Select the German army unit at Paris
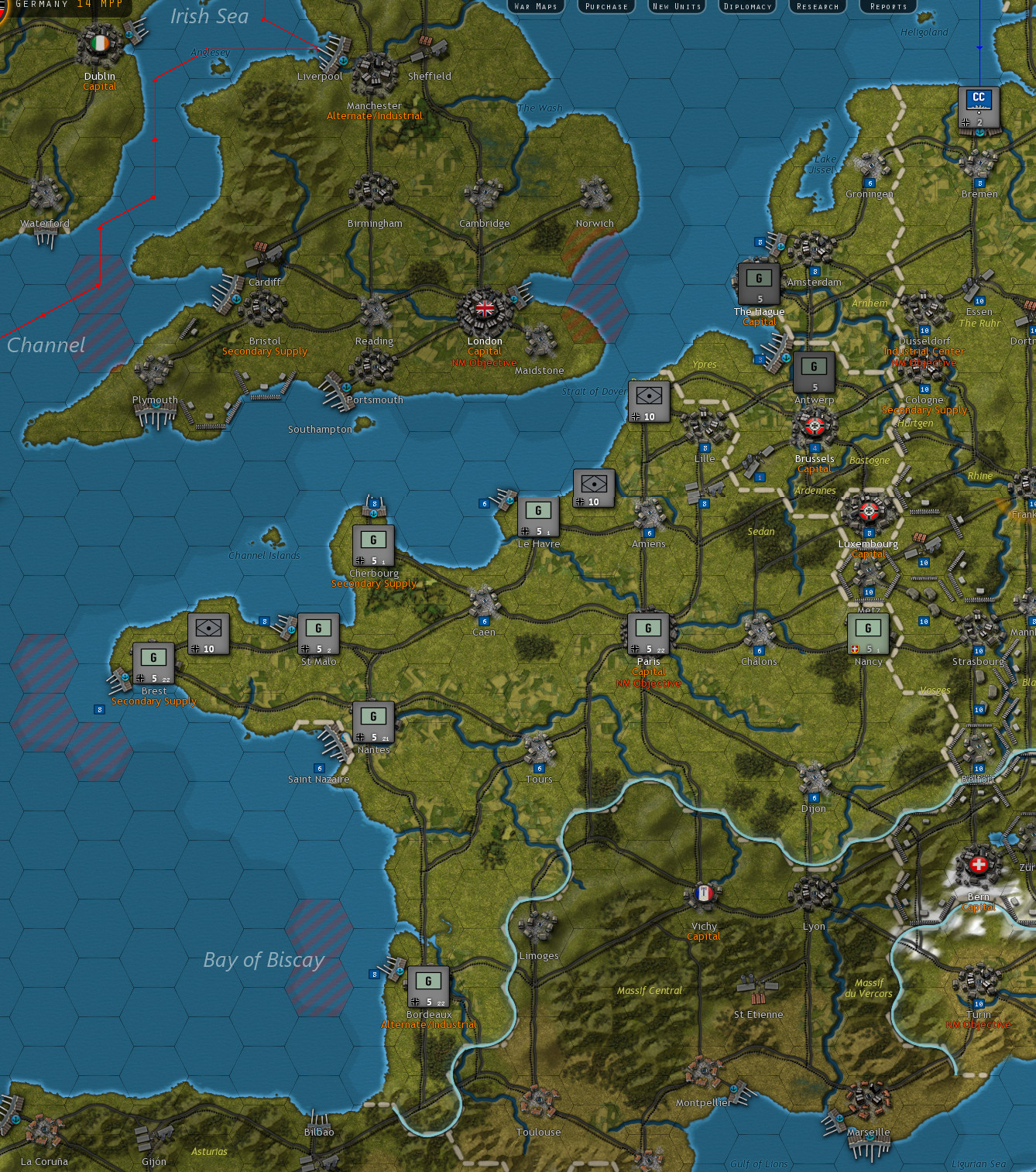Image resolution: width=1036 pixels, height=1172 pixels. point(649,633)
